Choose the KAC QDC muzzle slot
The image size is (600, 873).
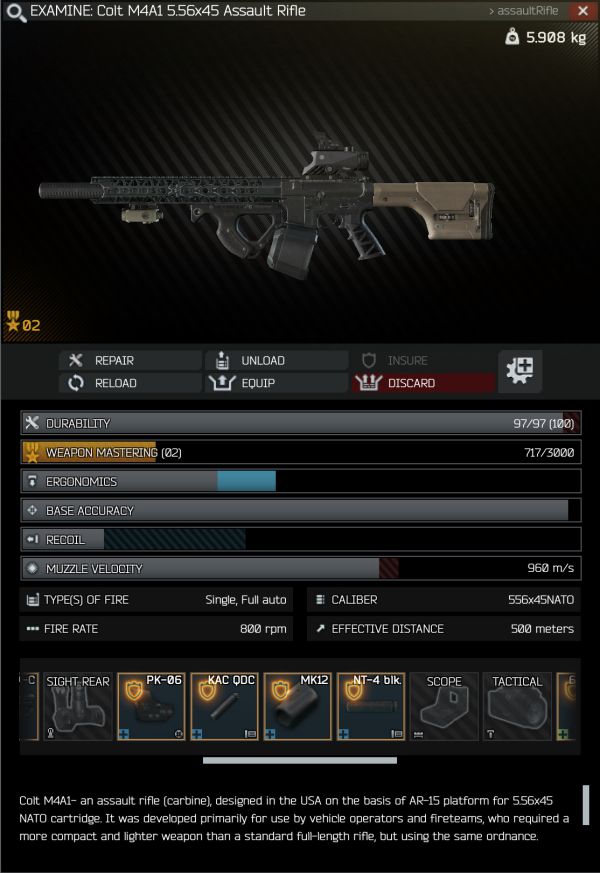pyautogui.click(x=224, y=706)
